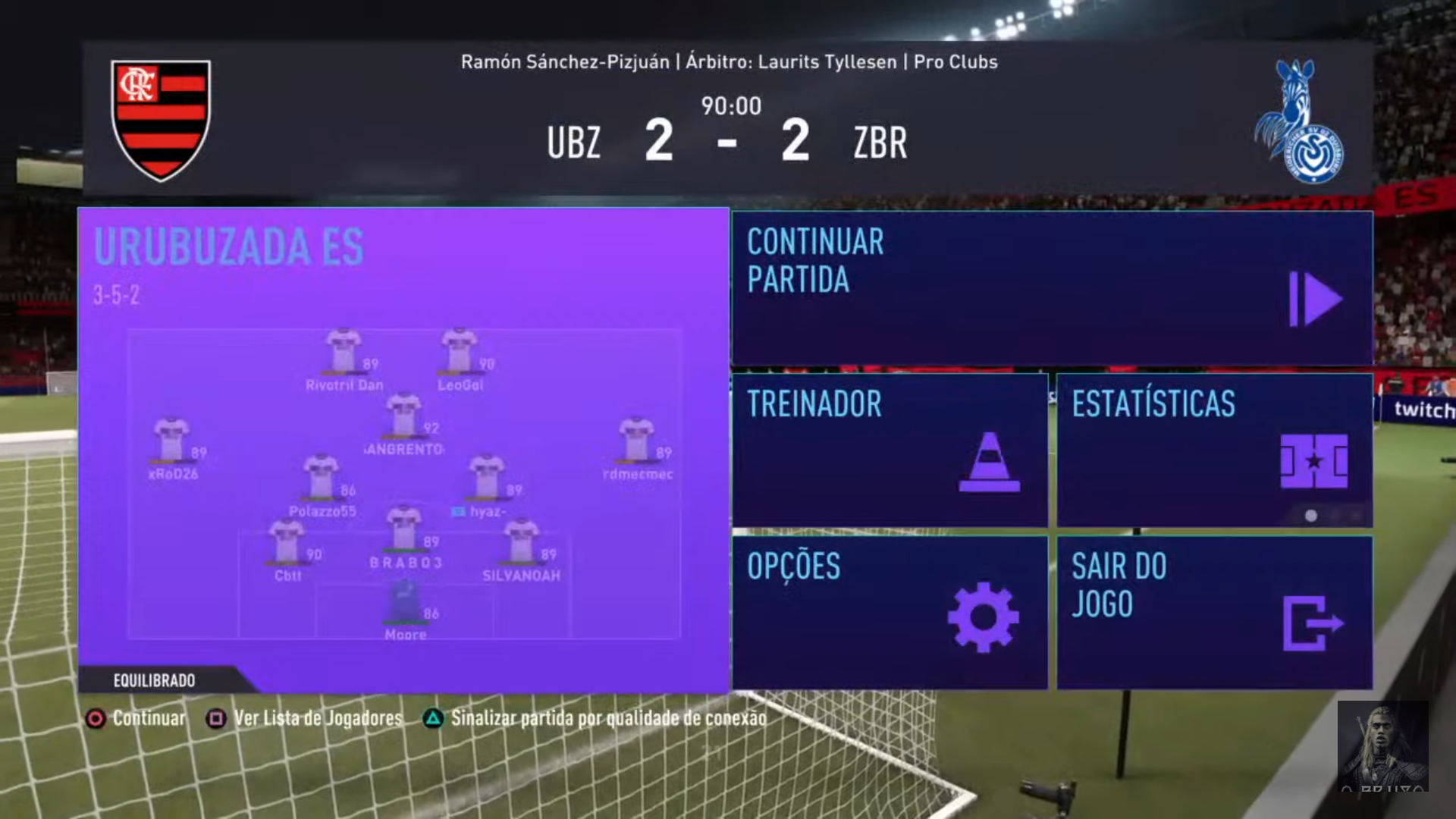Select player Rivotril Dan on the pitch
This screenshot has height=819, width=1456.
click(x=344, y=353)
